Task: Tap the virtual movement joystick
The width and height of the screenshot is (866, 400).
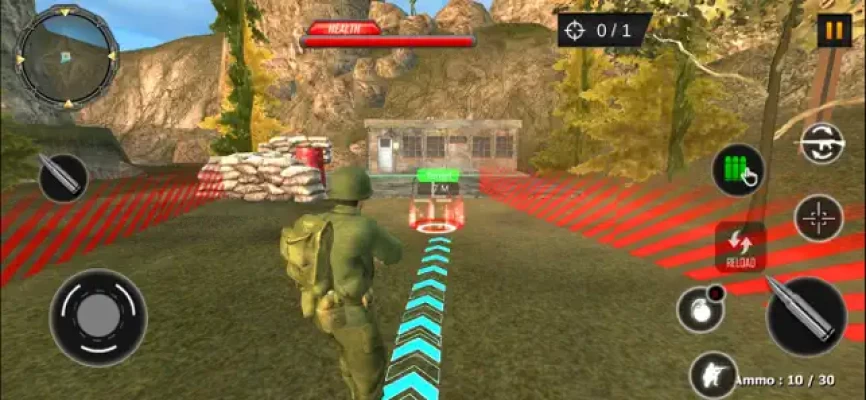Action: [x=98, y=317]
